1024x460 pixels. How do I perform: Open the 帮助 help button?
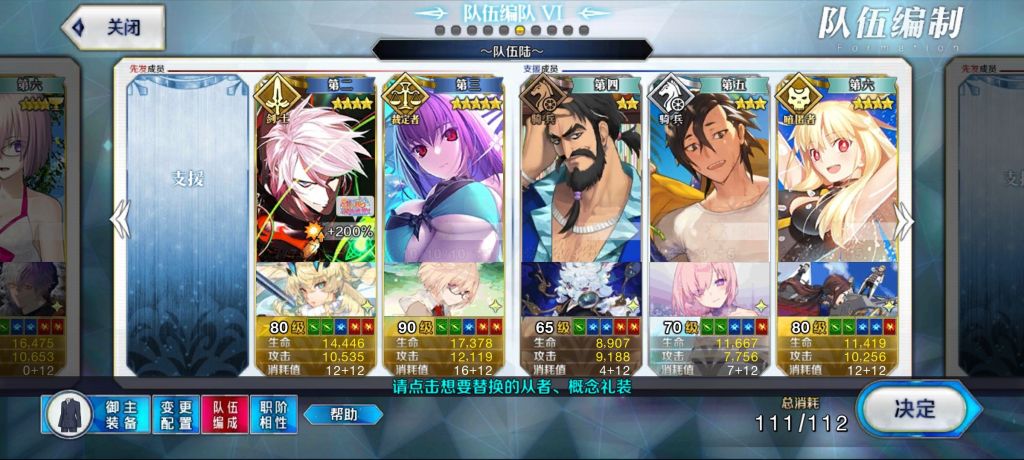coord(343,414)
